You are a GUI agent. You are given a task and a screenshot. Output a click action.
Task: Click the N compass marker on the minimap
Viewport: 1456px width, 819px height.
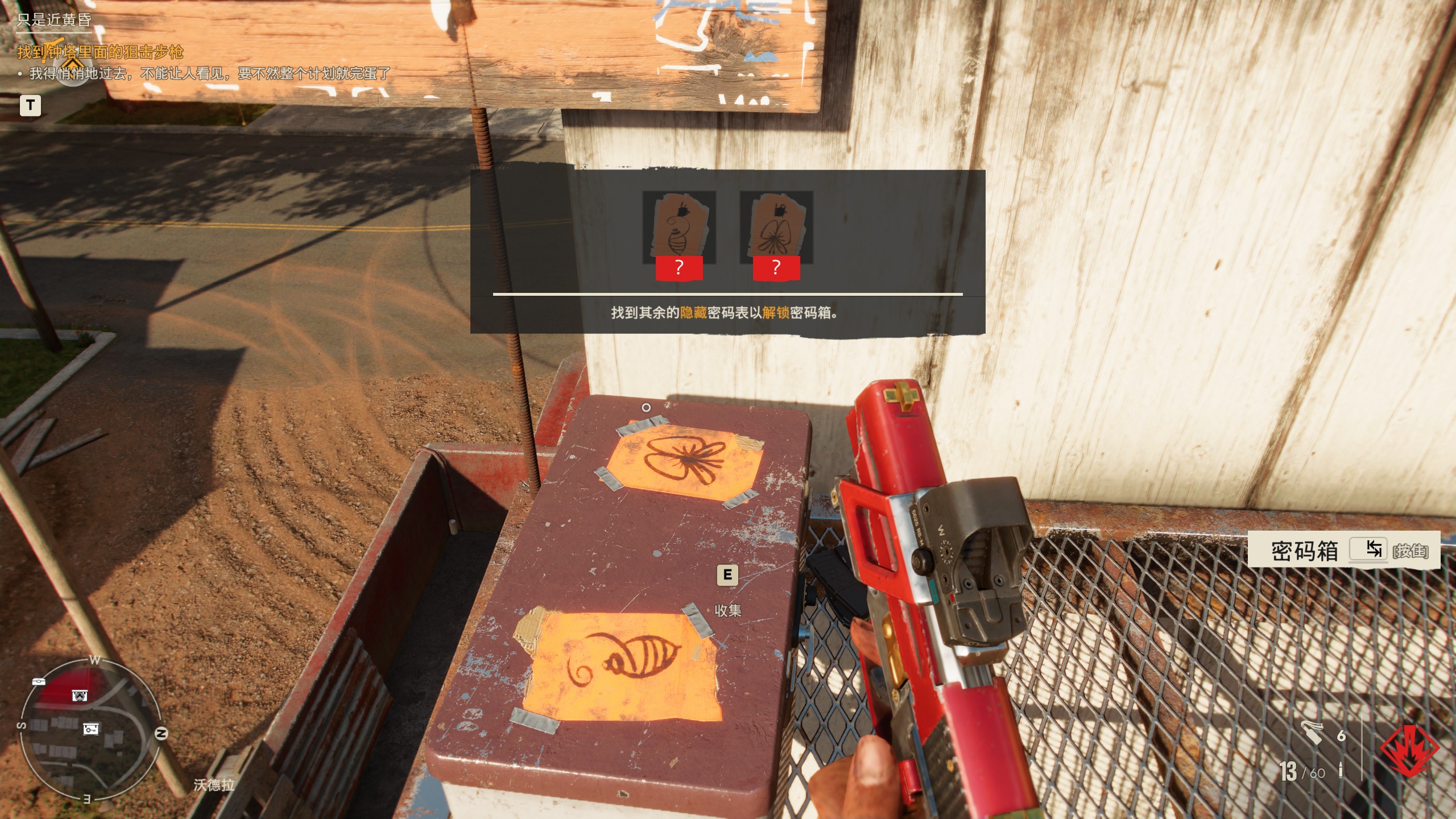pos(161,732)
